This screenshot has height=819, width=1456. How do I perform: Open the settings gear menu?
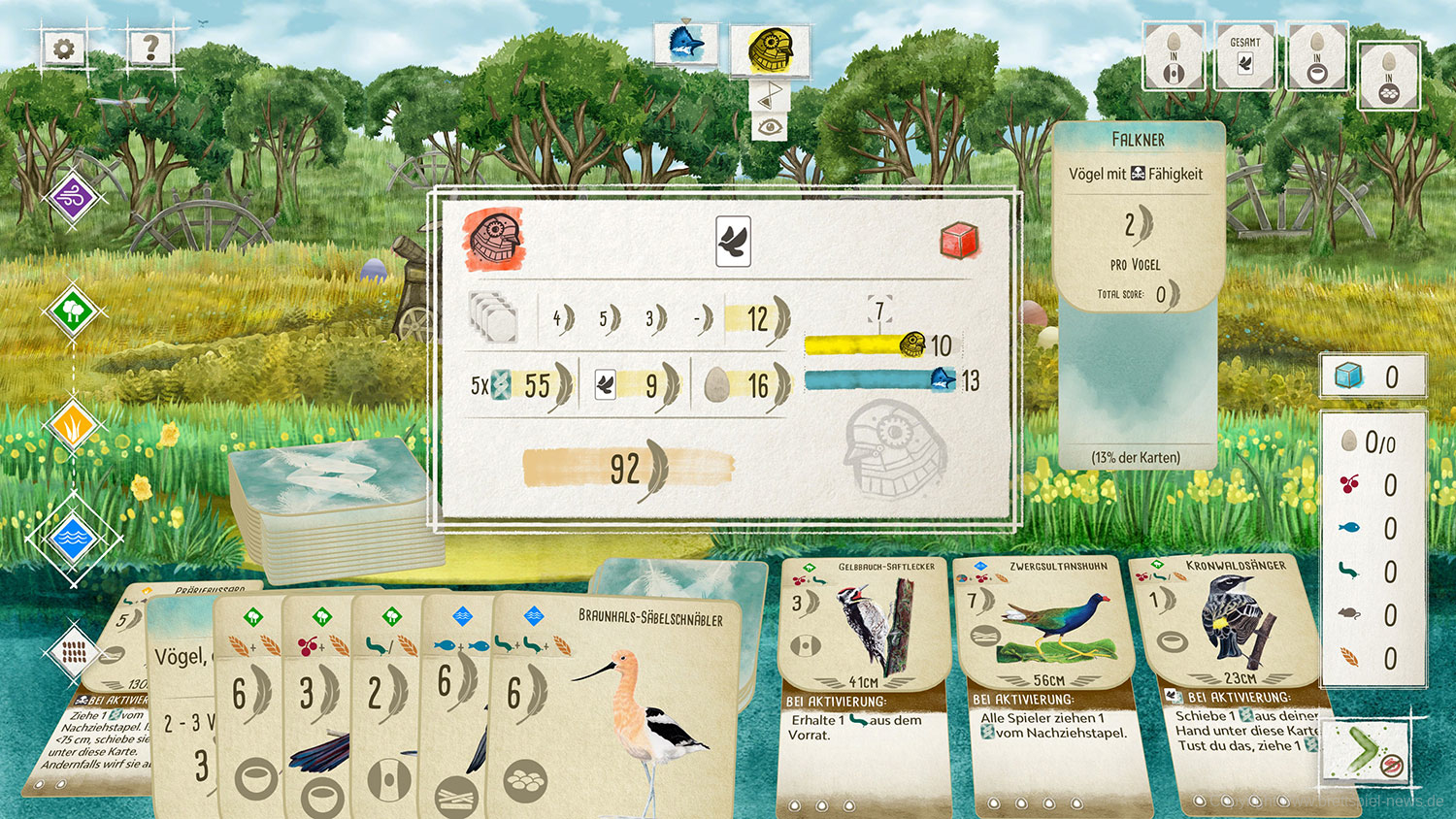(65, 48)
